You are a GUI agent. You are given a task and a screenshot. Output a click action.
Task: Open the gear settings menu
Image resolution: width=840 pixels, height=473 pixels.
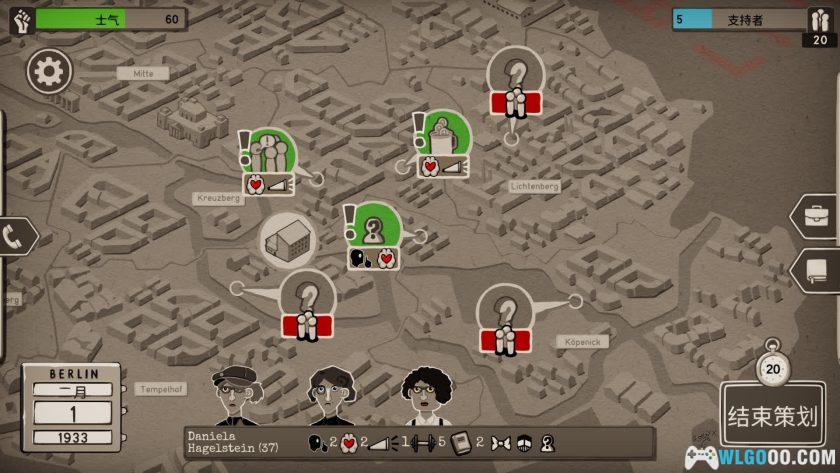click(x=50, y=71)
